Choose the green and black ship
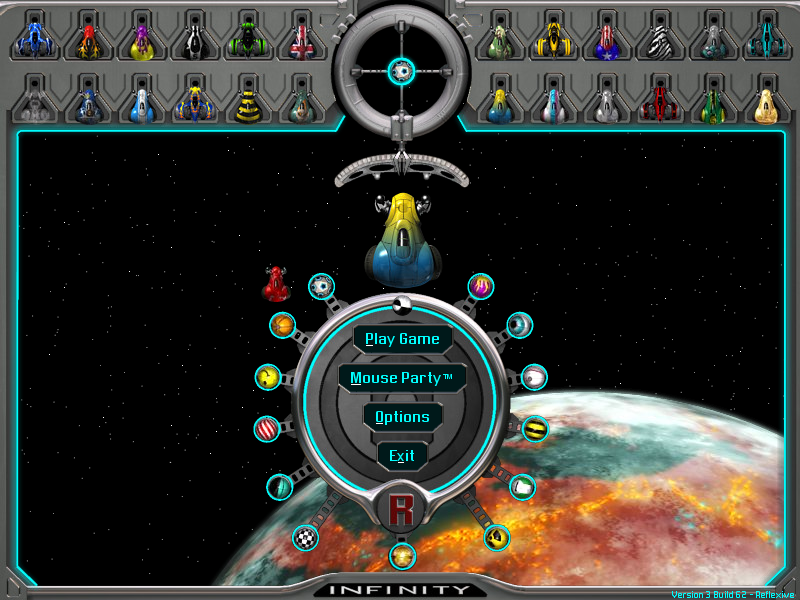Viewport: 800px width, 600px height. point(246,42)
